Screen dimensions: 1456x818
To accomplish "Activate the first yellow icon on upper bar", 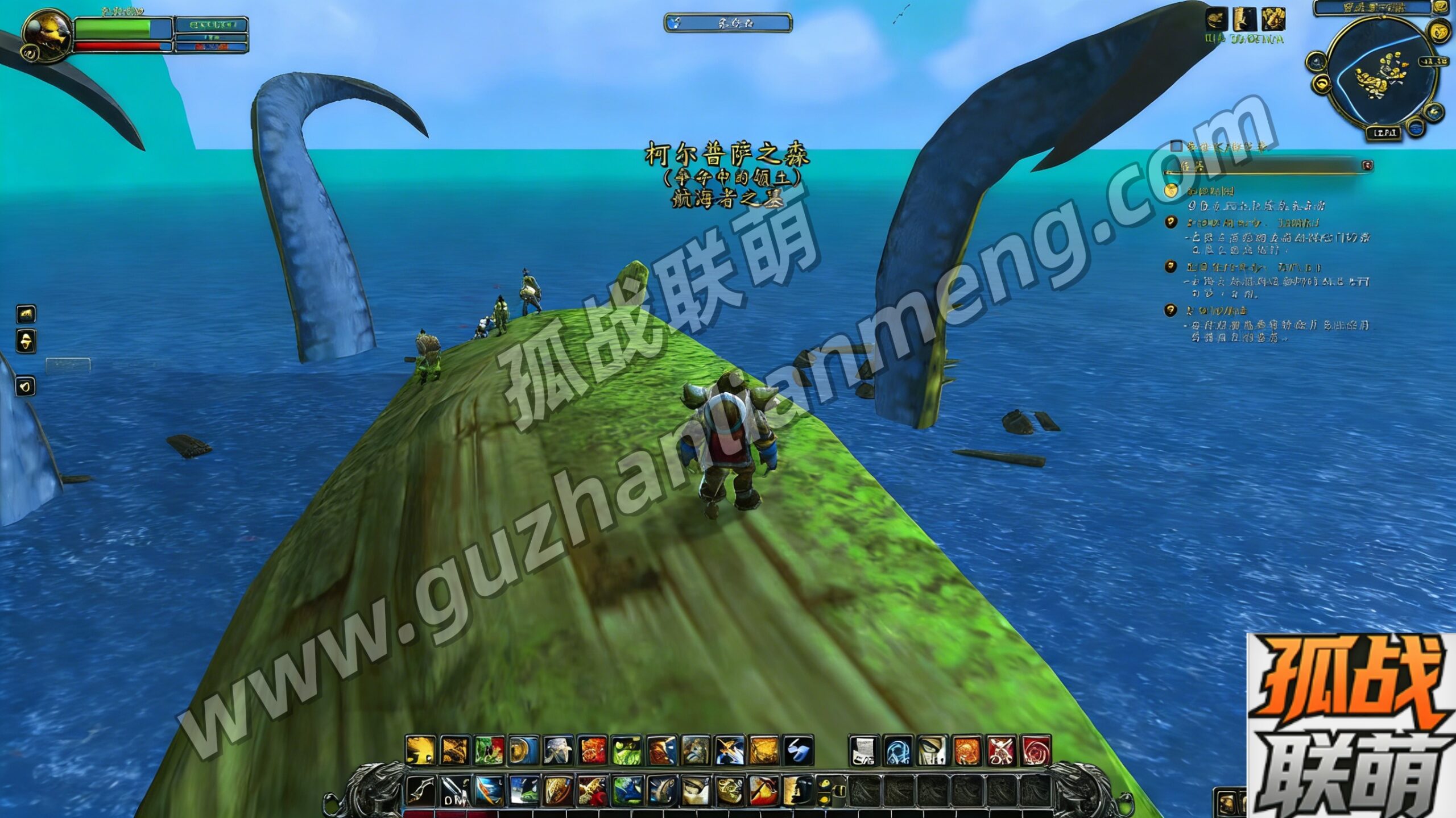I will coord(420,751).
